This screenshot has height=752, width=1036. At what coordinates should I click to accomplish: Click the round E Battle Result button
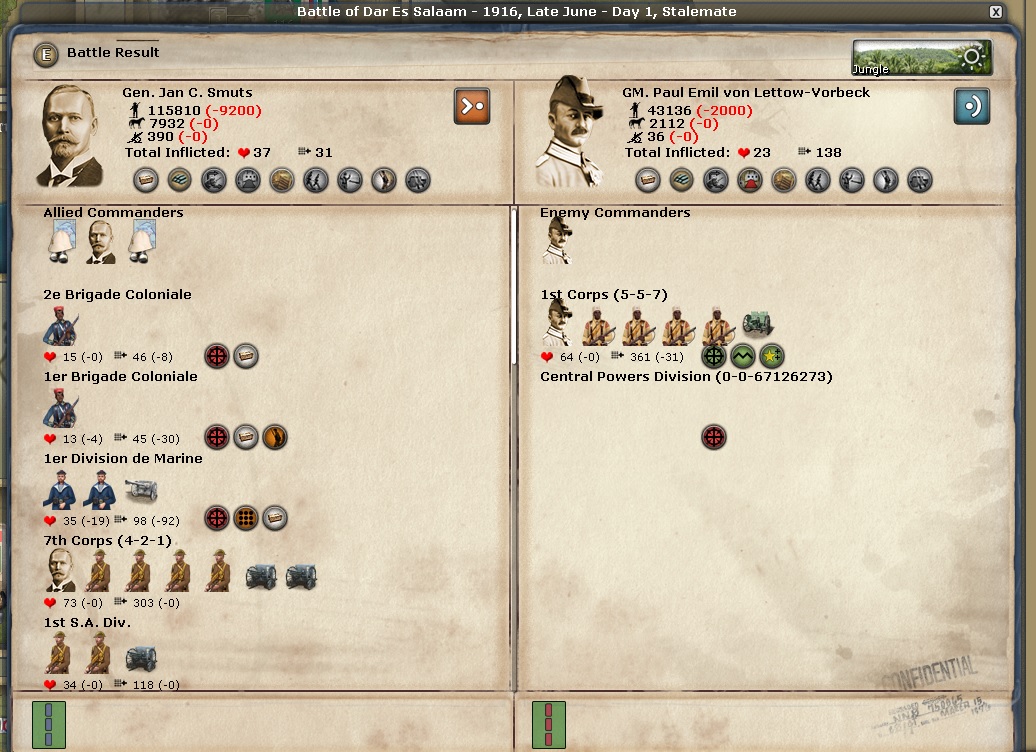[x=45, y=54]
